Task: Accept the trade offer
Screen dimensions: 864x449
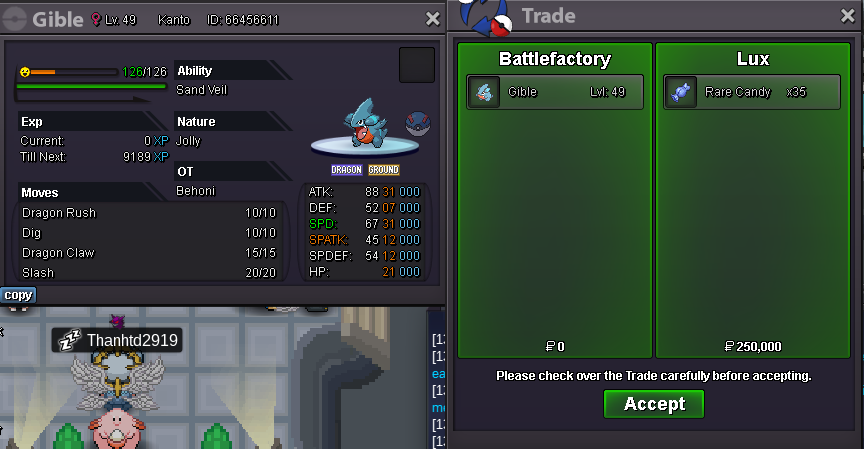Action: 654,404
